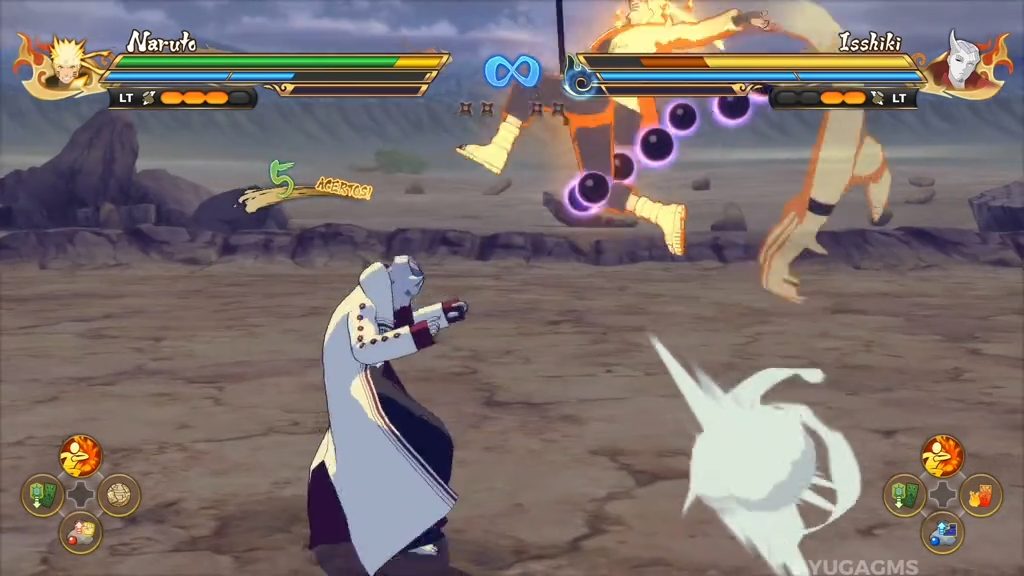Use the blue pill chakra-boost item

pos(942,532)
